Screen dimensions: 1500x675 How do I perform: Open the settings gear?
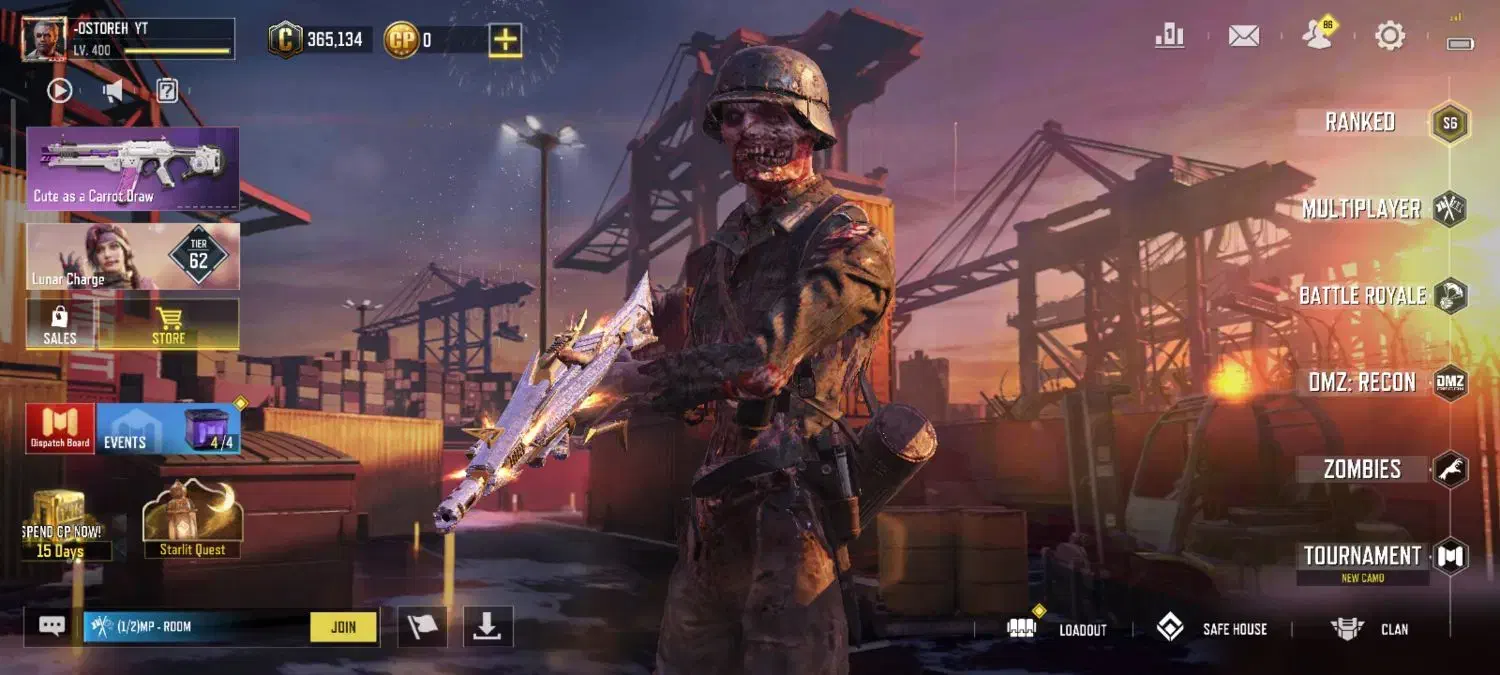click(1390, 36)
